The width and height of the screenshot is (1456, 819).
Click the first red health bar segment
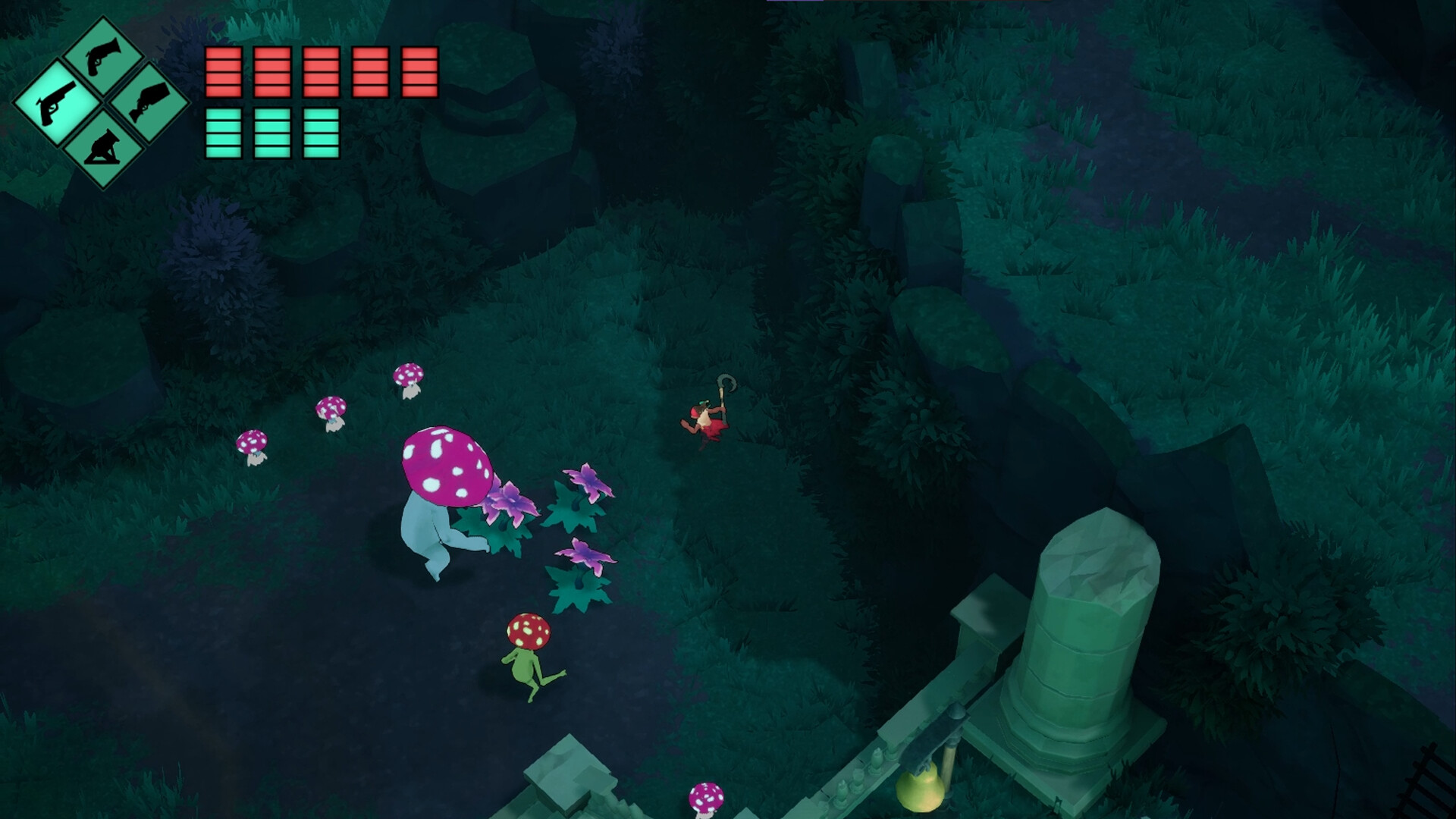(x=225, y=72)
